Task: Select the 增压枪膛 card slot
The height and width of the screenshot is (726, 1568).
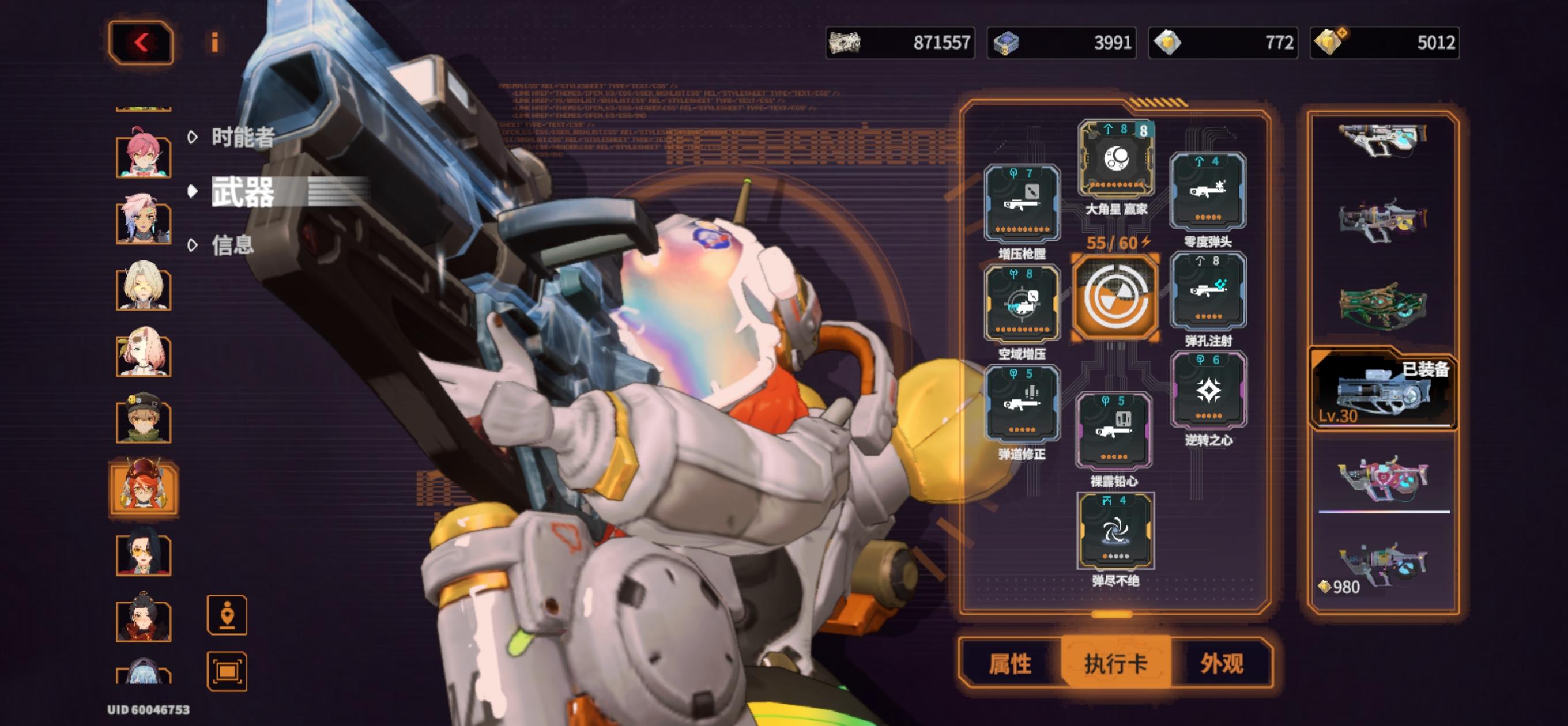Action: click(1022, 204)
